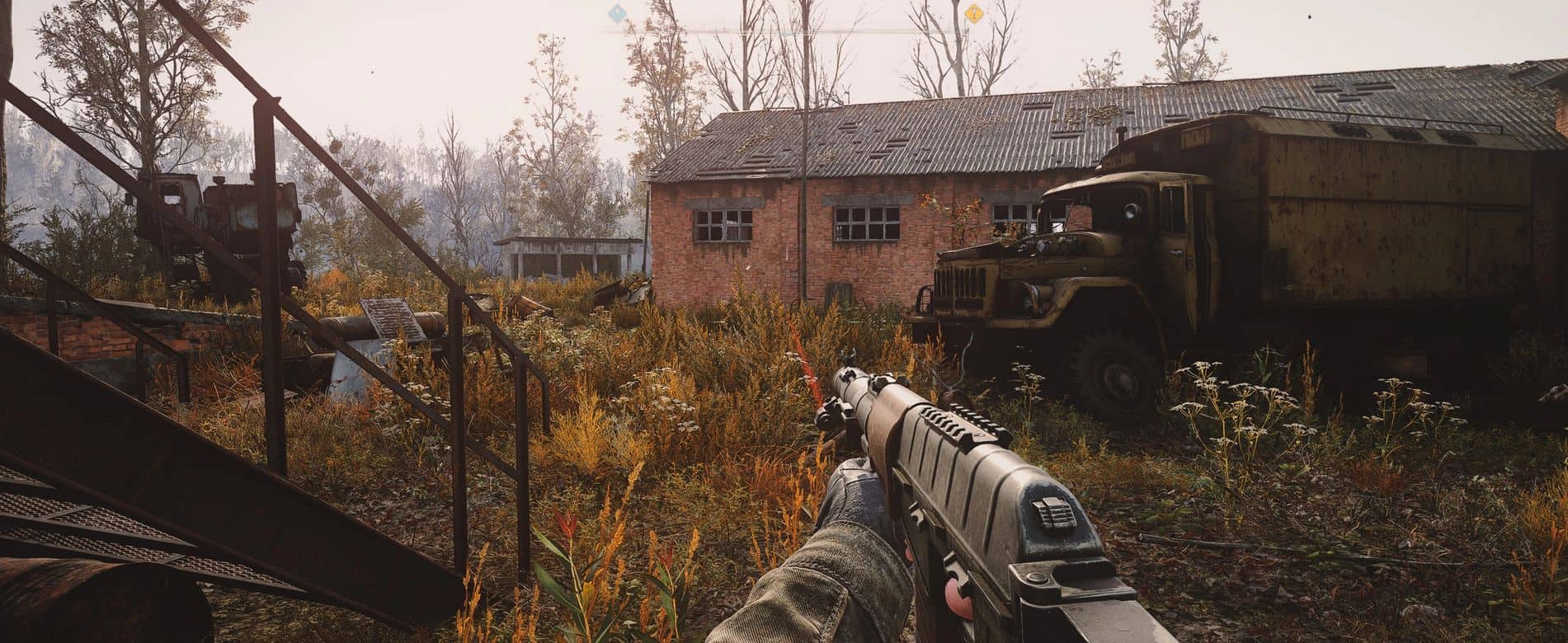
Task: Click the yellow quest marker on the compass
Action: coord(974,13)
